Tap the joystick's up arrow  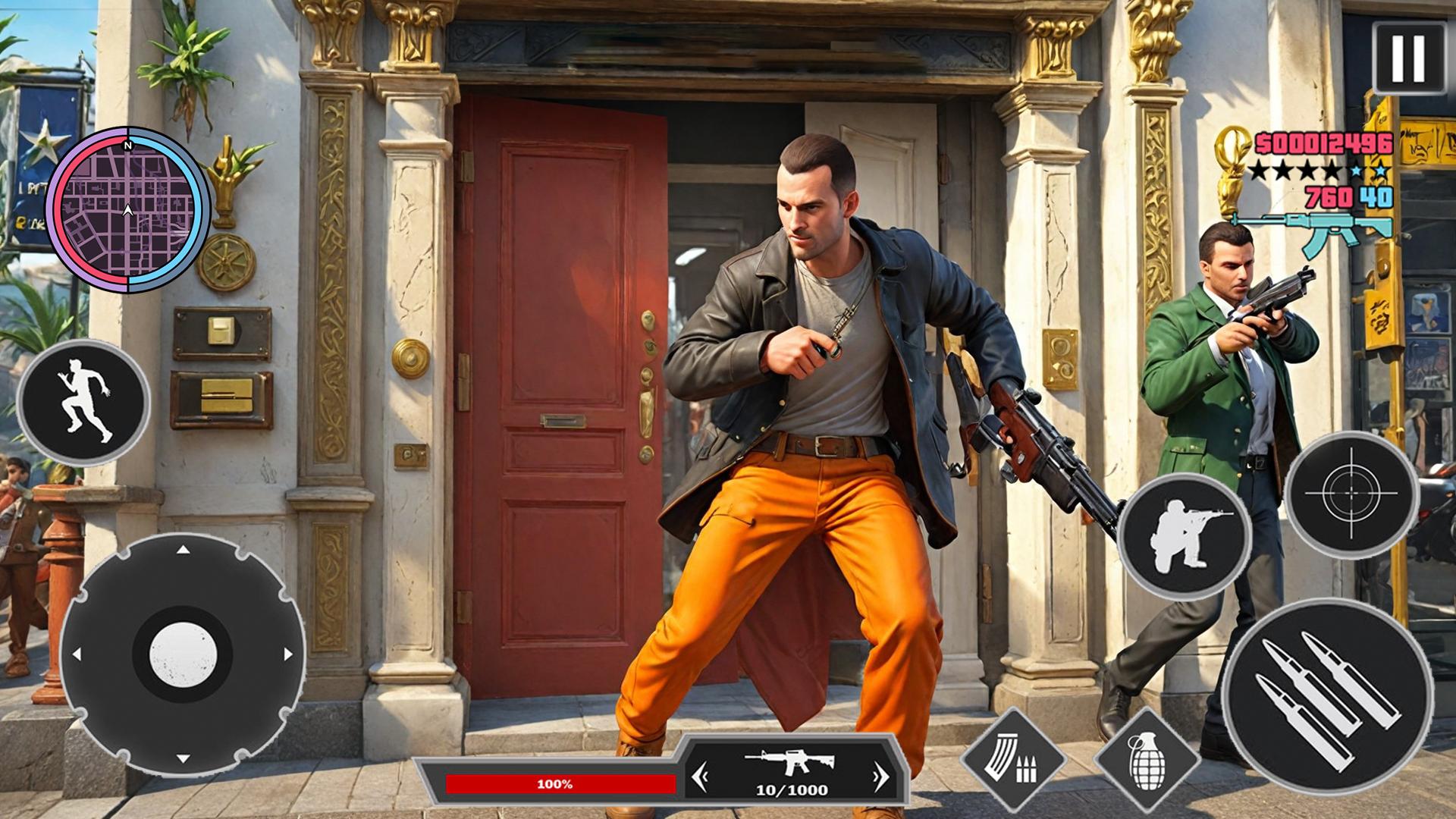183,549
